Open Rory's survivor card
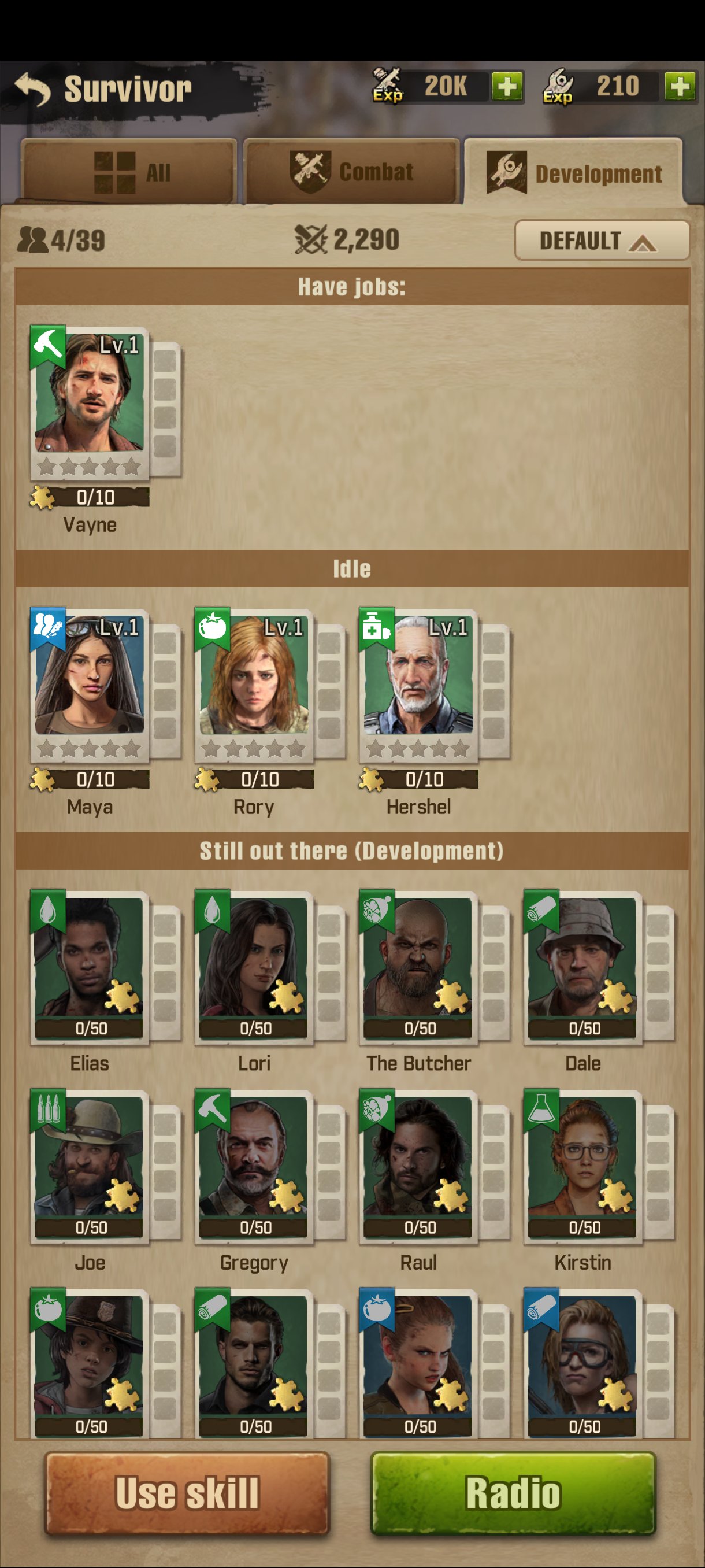 click(254, 685)
